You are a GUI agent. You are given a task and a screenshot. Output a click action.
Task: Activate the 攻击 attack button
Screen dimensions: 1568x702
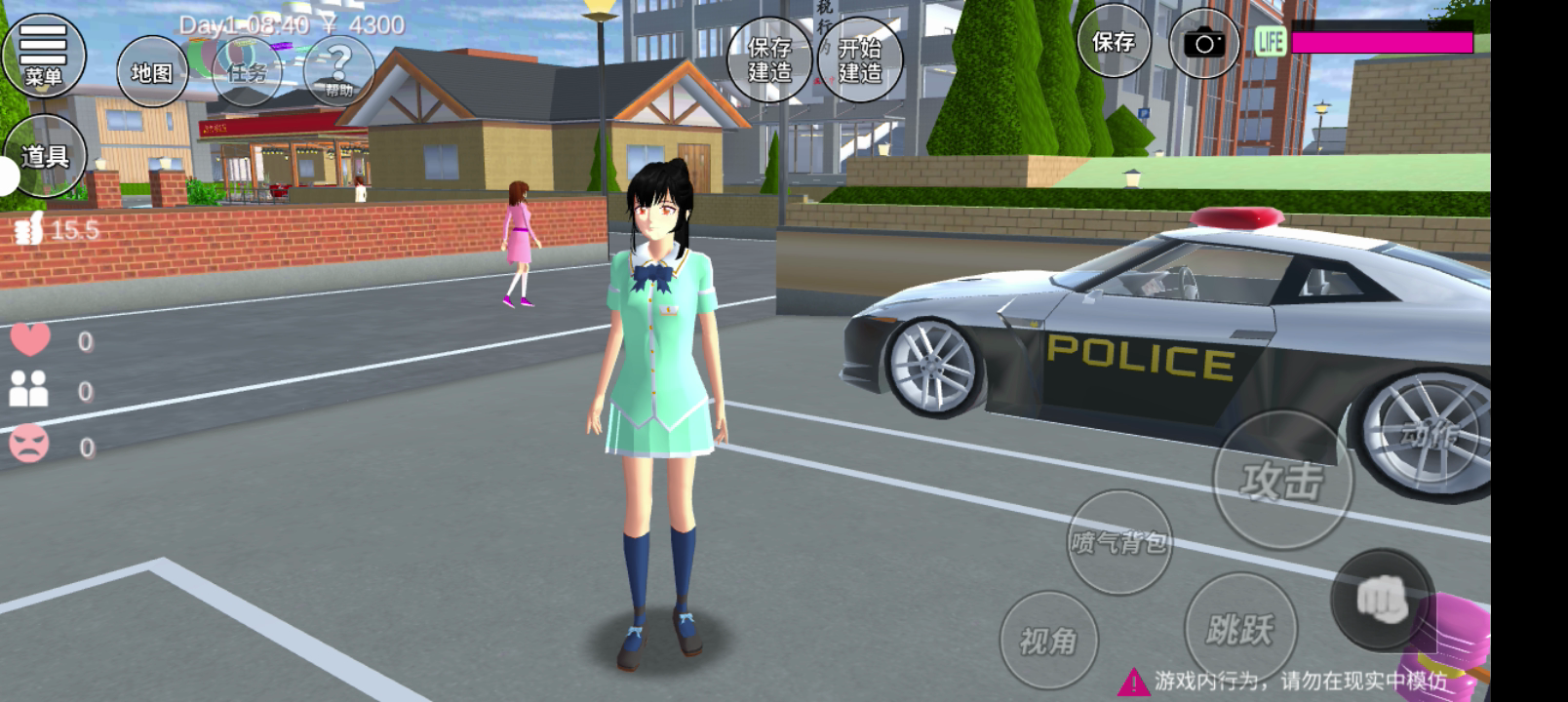click(1282, 480)
